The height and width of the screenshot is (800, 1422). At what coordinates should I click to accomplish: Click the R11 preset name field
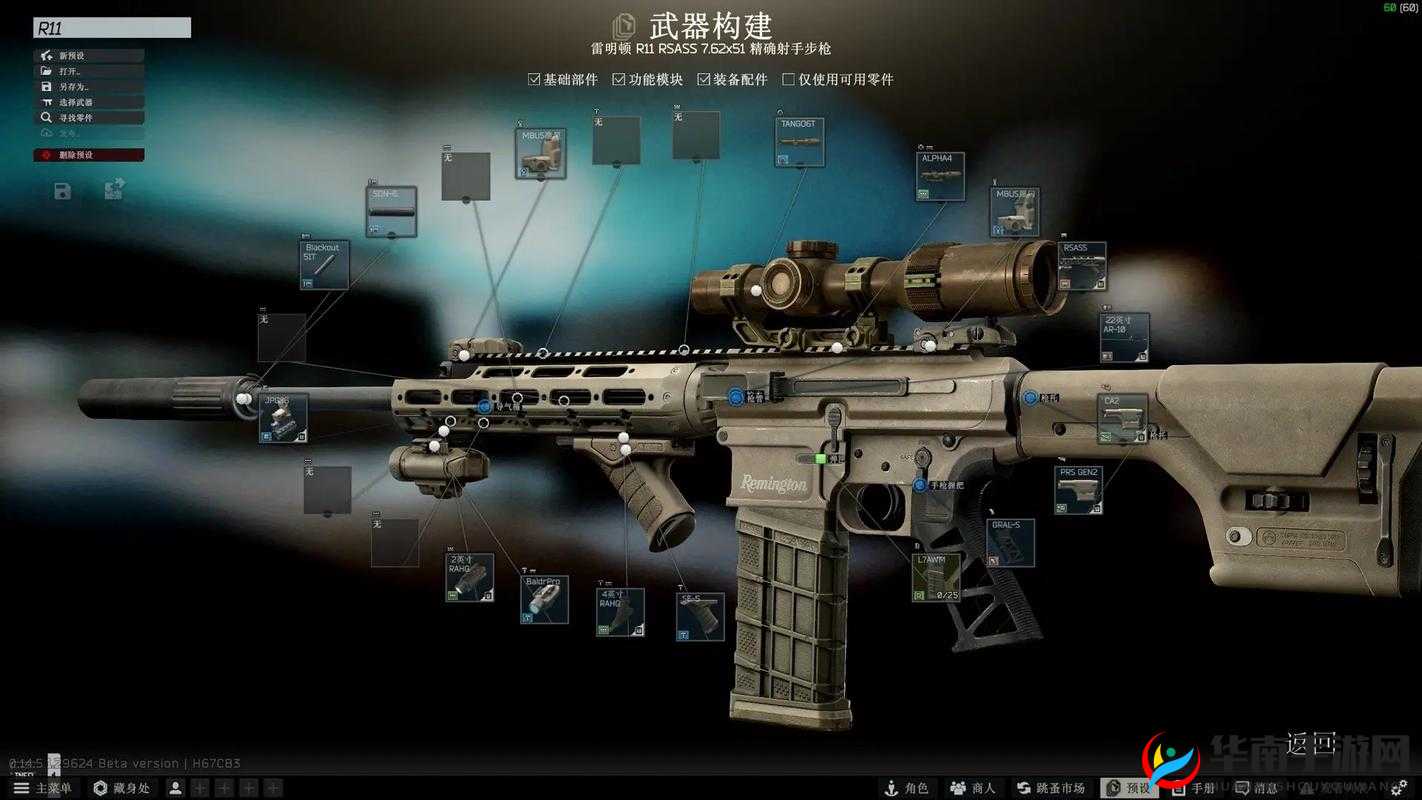click(110, 27)
